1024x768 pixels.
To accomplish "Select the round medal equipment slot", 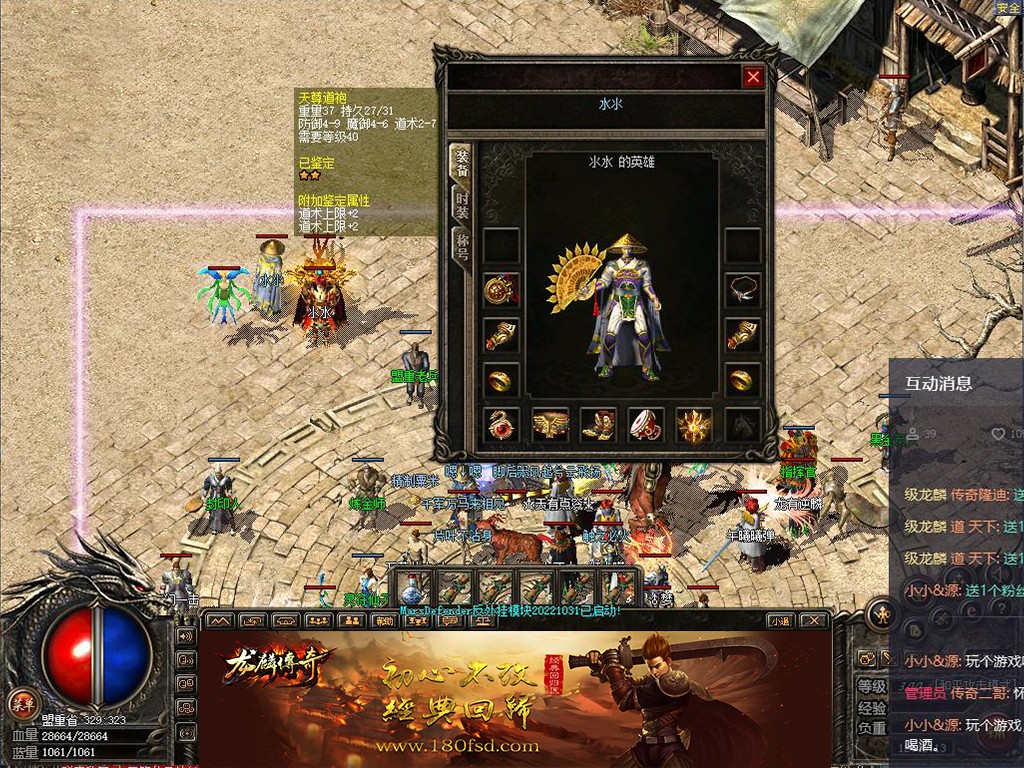I will 500,290.
